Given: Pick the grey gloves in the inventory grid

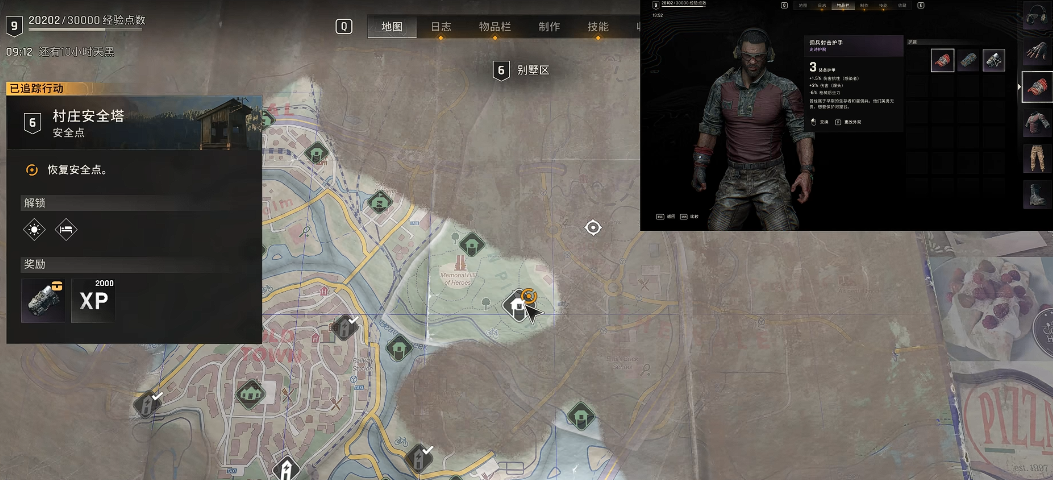Looking at the screenshot, I should pyautogui.click(x=968, y=61).
